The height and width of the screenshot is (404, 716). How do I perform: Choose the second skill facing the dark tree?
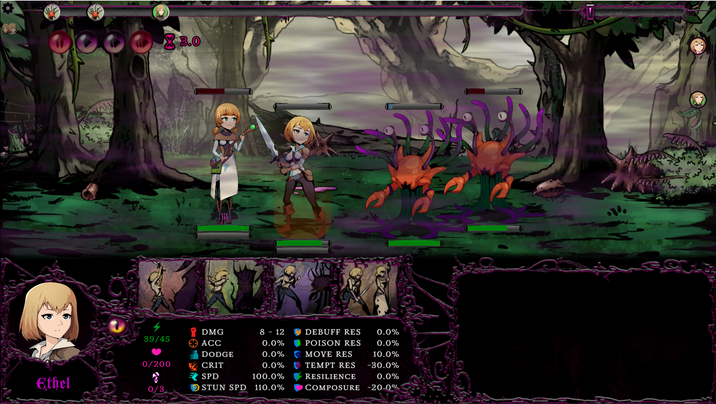(238, 288)
